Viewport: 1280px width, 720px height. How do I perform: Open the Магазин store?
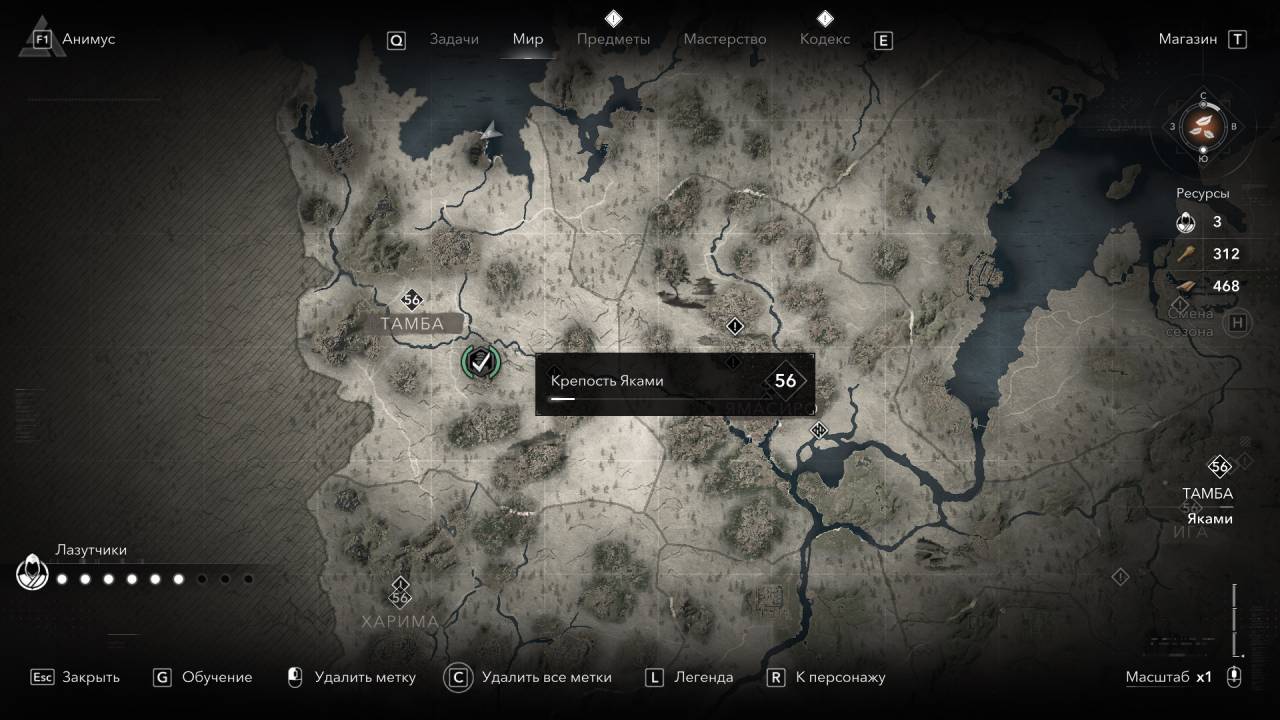point(1188,39)
